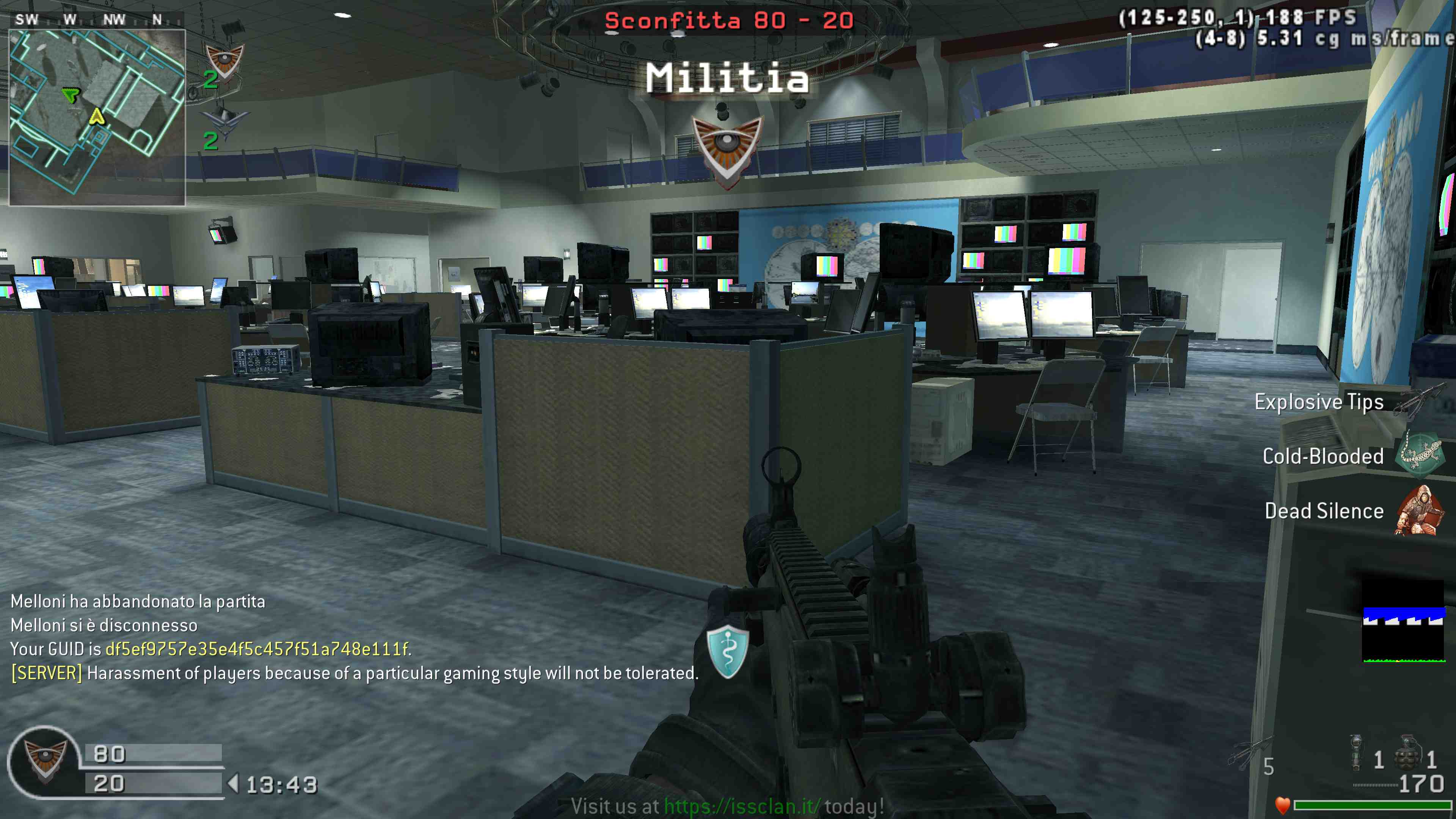Screen dimensions: 1456x819
Task: Click the grey winged enemy team emblem
Action: pos(224,123)
